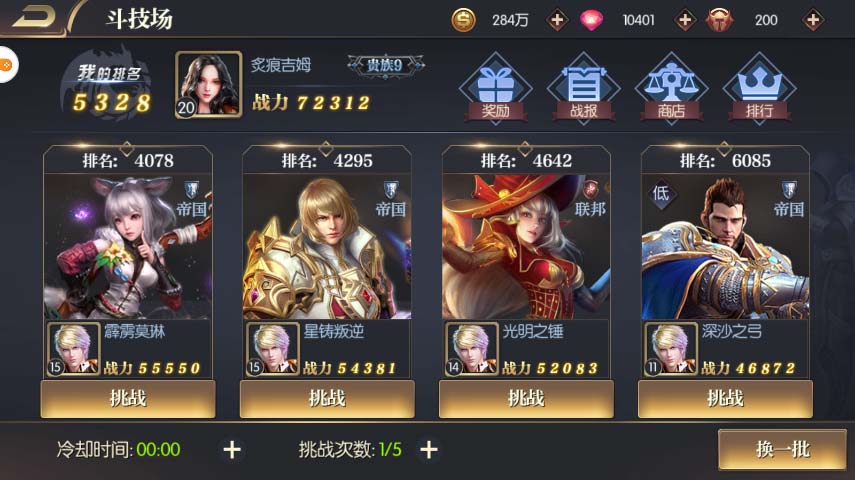Open the orange side tab overlay
The width and height of the screenshot is (855, 480).
pyautogui.click(x=6, y=66)
